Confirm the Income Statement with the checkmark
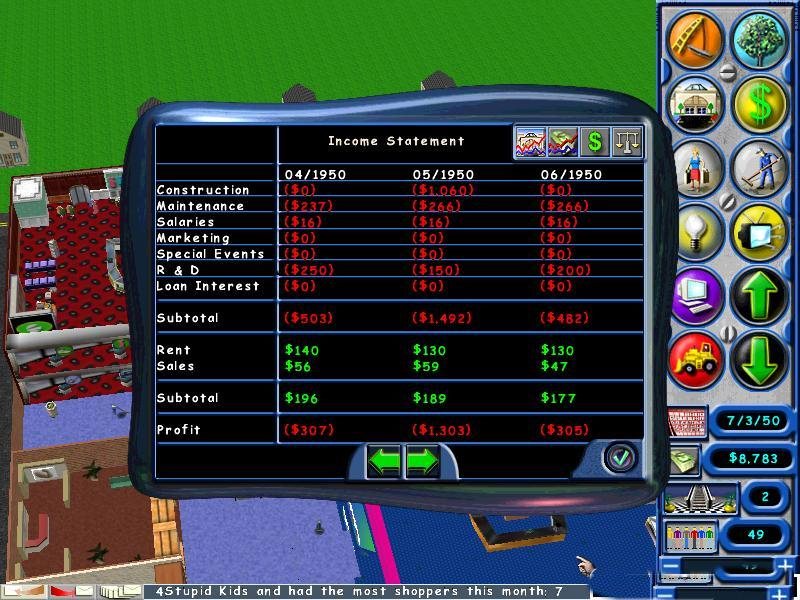The width and height of the screenshot is (800, 600). [x=620, y=458]
